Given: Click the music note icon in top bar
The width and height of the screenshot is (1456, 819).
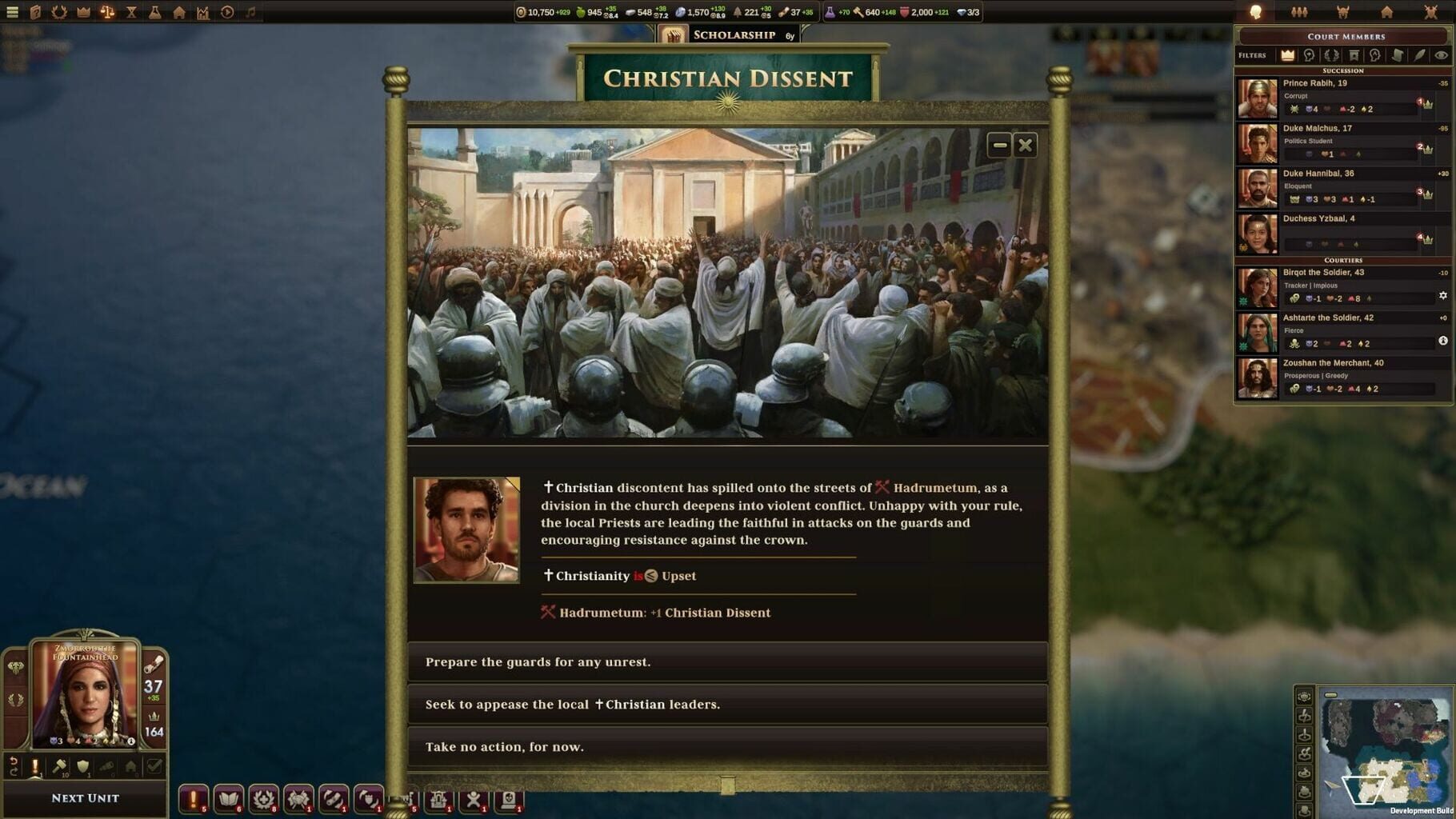Looking at the screenshot, I should click(250, 11).
